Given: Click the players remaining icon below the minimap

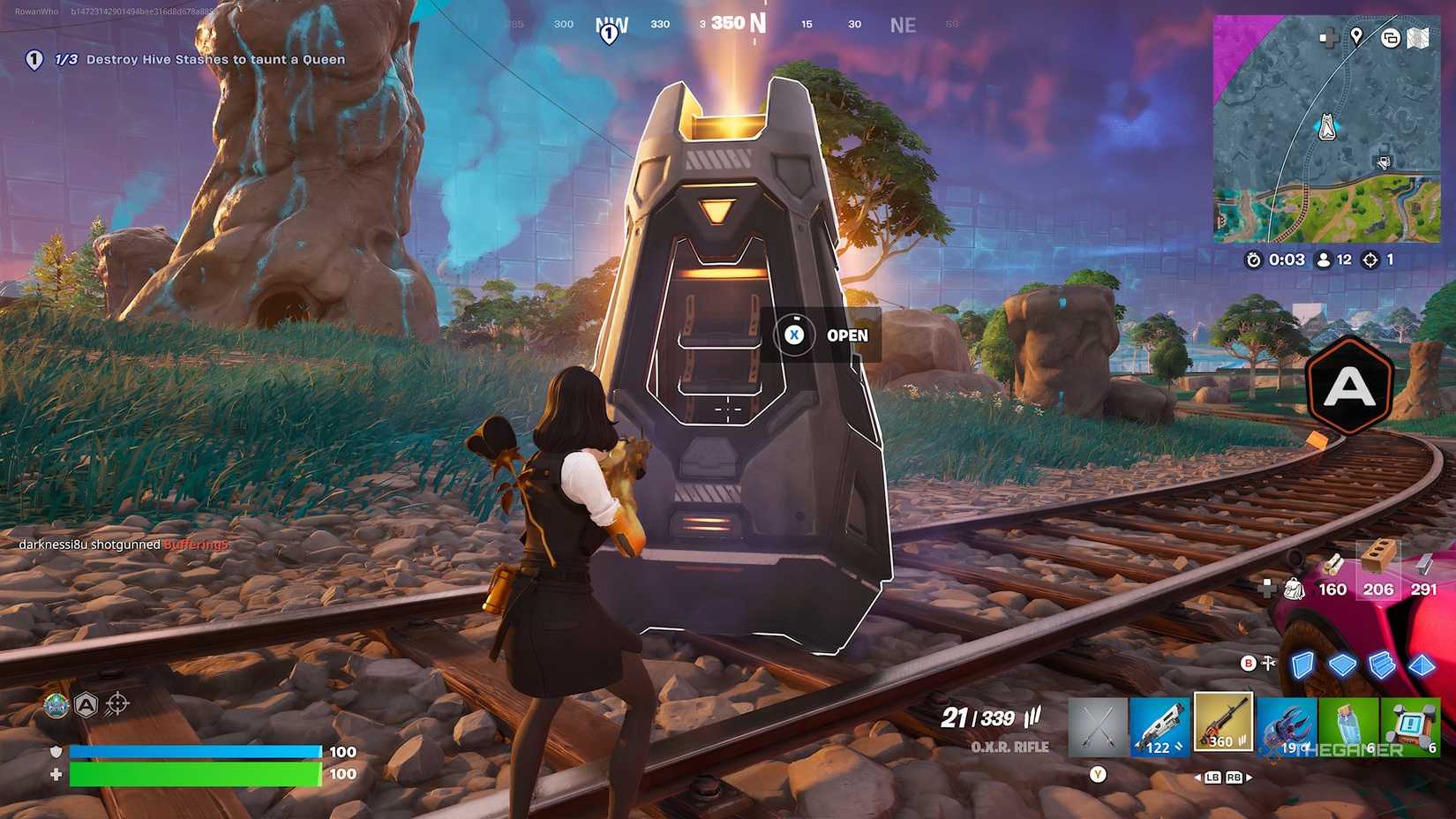Looking at the screenshot, I should (1324, 260).
